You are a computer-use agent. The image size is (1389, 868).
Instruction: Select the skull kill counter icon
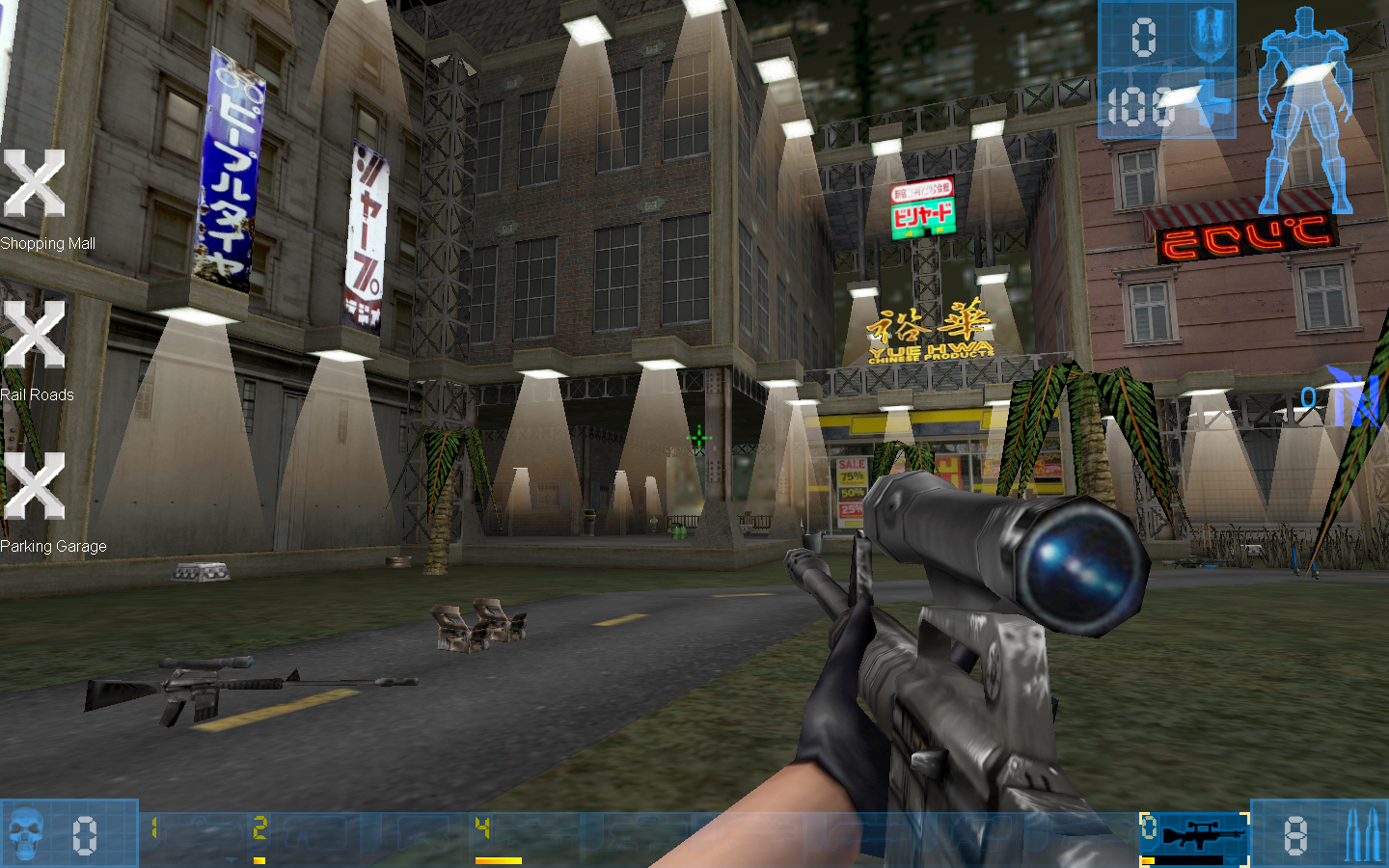click(x=27, y=833)
